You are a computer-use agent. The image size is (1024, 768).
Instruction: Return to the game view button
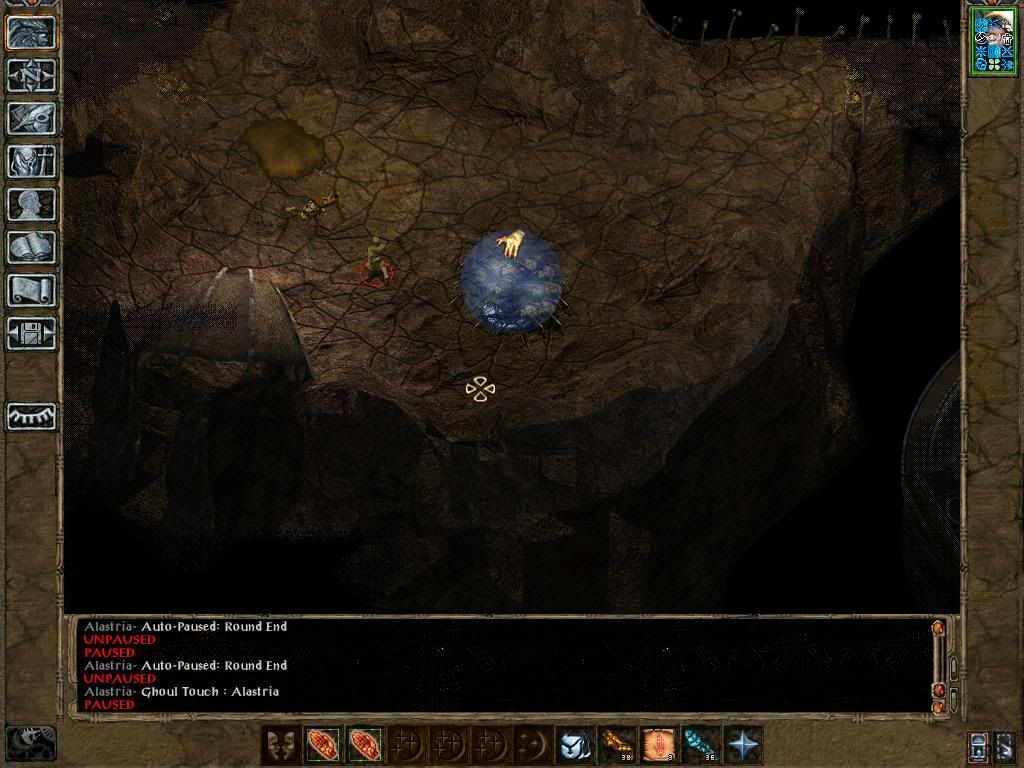(x=32, y=30)
